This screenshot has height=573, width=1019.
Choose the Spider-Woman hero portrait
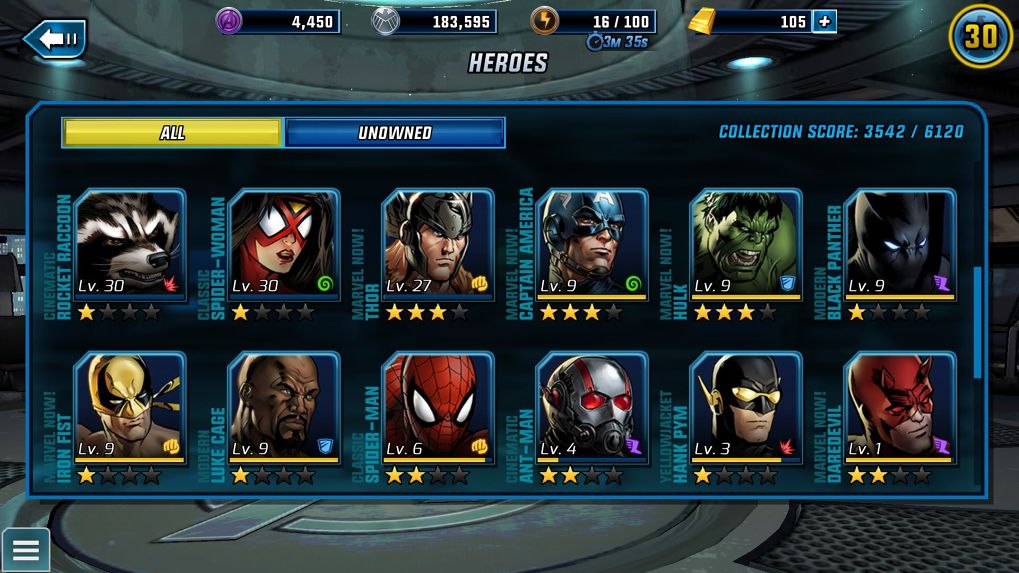(x=284, y=246)
